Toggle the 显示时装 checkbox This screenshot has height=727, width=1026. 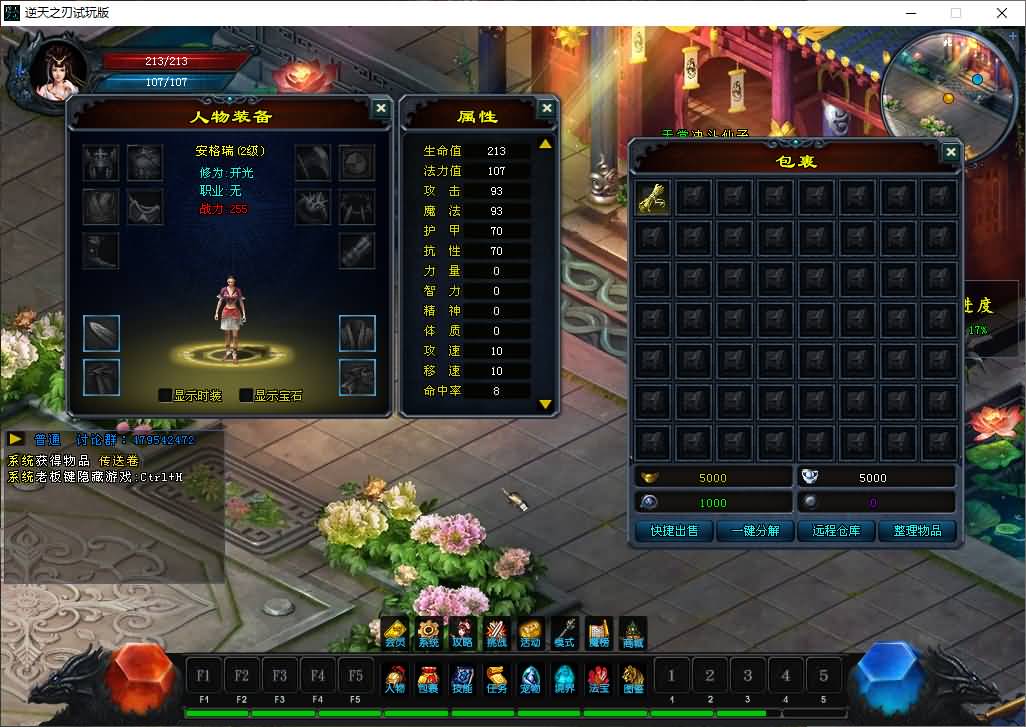(166, 395)
